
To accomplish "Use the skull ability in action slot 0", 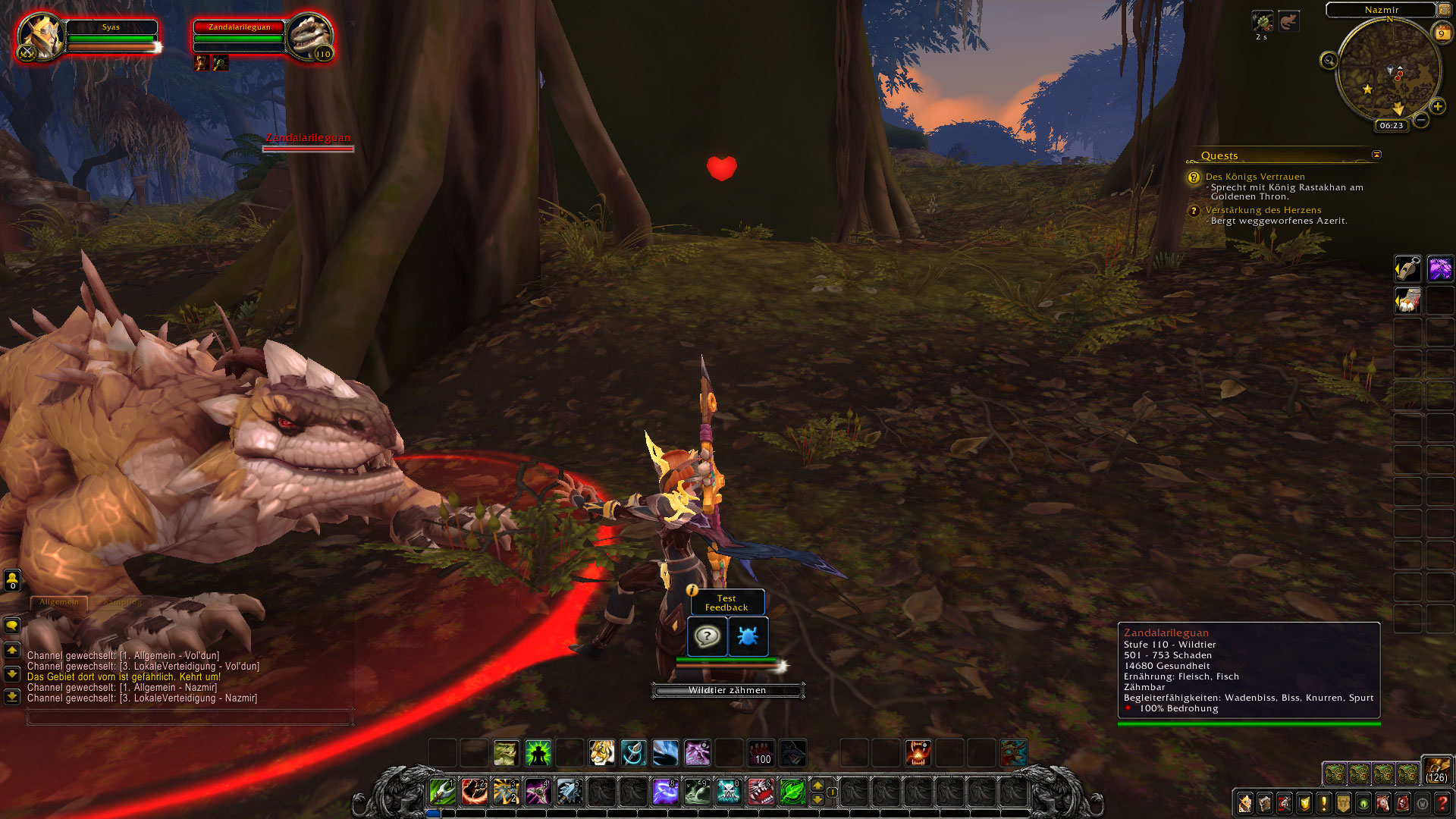I will 728,792.
